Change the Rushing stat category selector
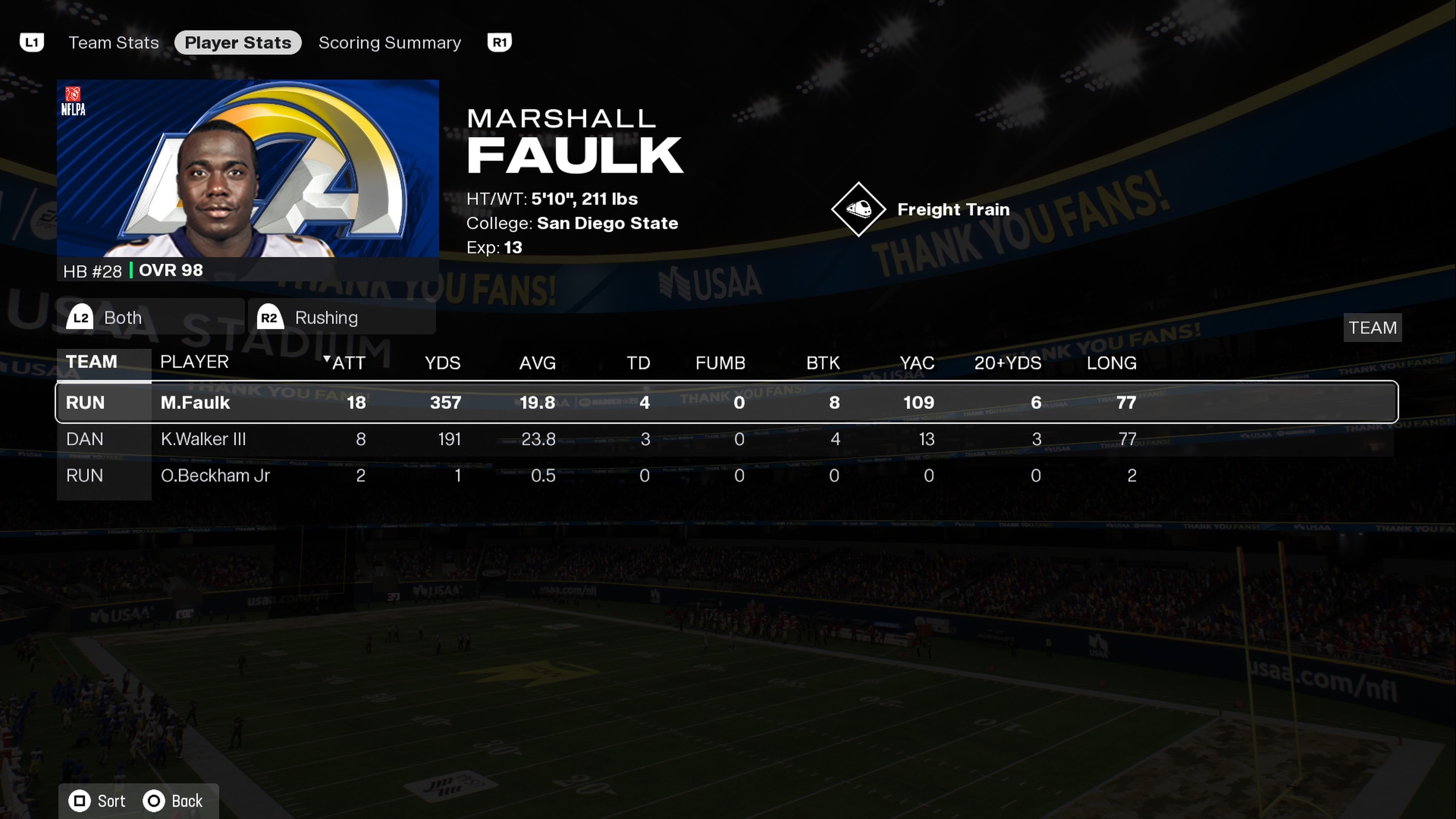This screenshot has width=1456, height=819. (342, 318)
